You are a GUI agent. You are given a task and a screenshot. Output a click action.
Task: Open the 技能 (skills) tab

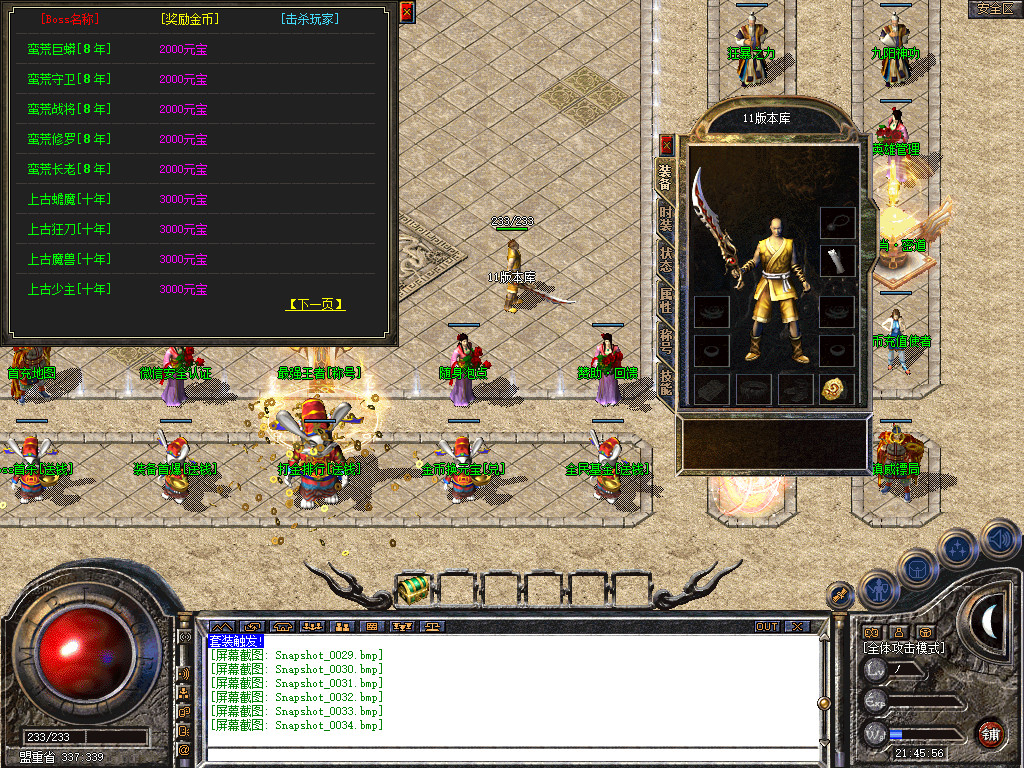coord(666,382)
